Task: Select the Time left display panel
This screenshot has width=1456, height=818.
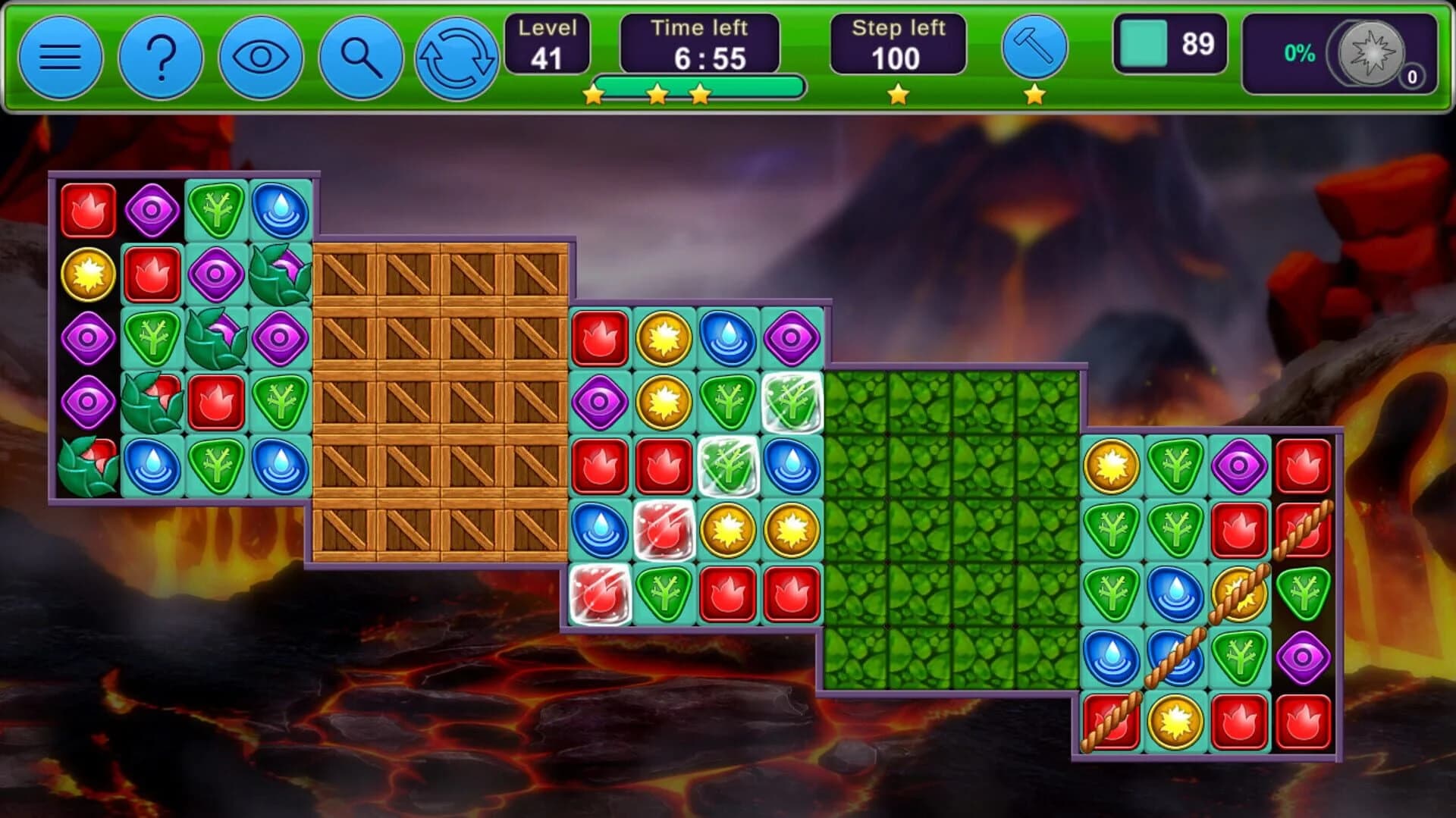Action: (x=698, y=43)
